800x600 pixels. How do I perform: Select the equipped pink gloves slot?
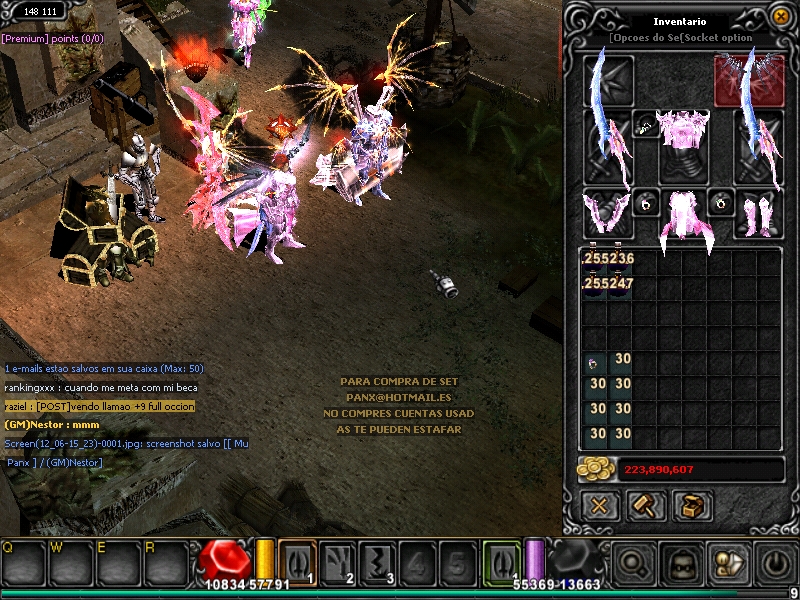[x=608, y=212]
